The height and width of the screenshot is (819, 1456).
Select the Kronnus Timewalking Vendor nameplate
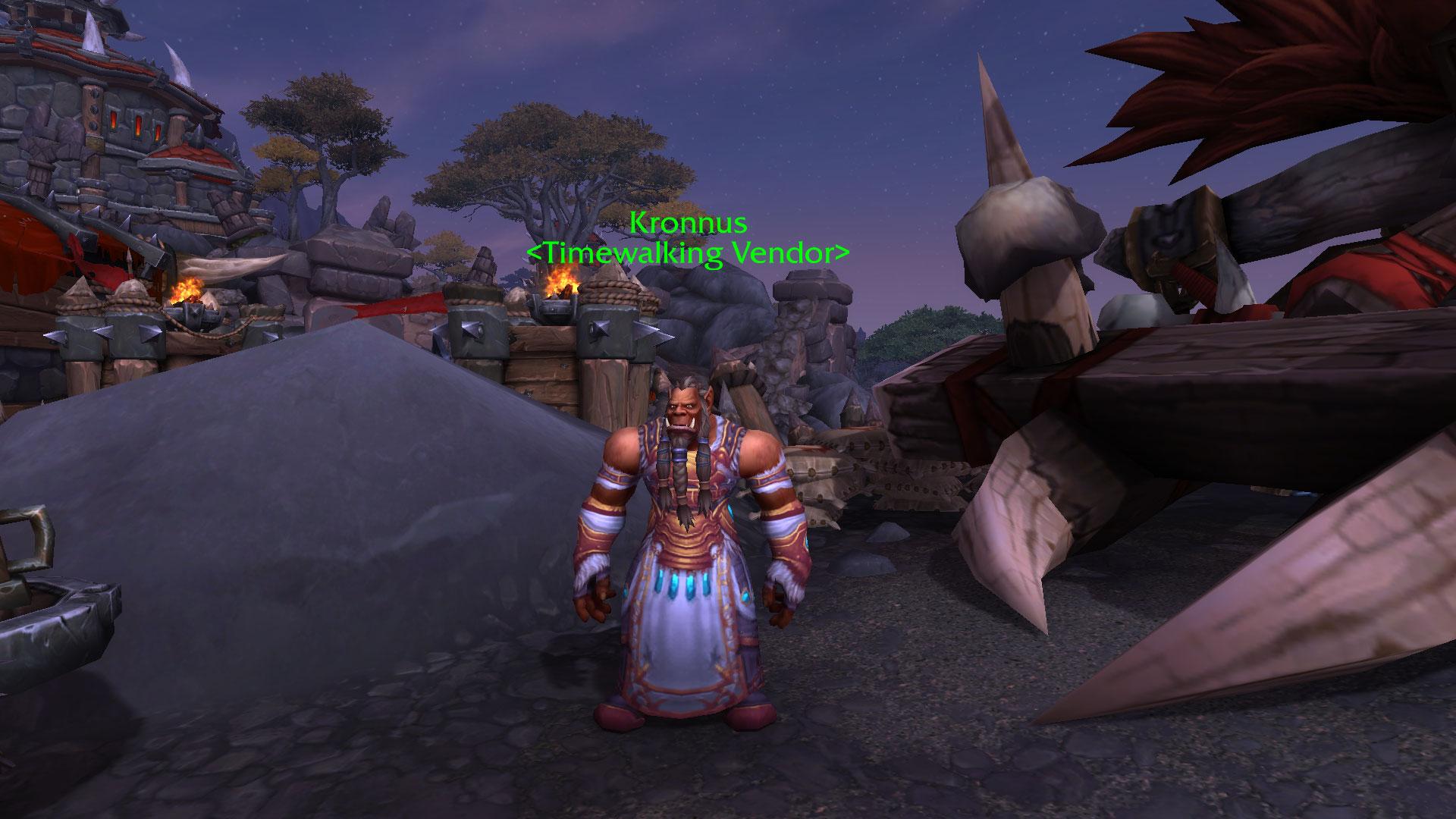689,238
